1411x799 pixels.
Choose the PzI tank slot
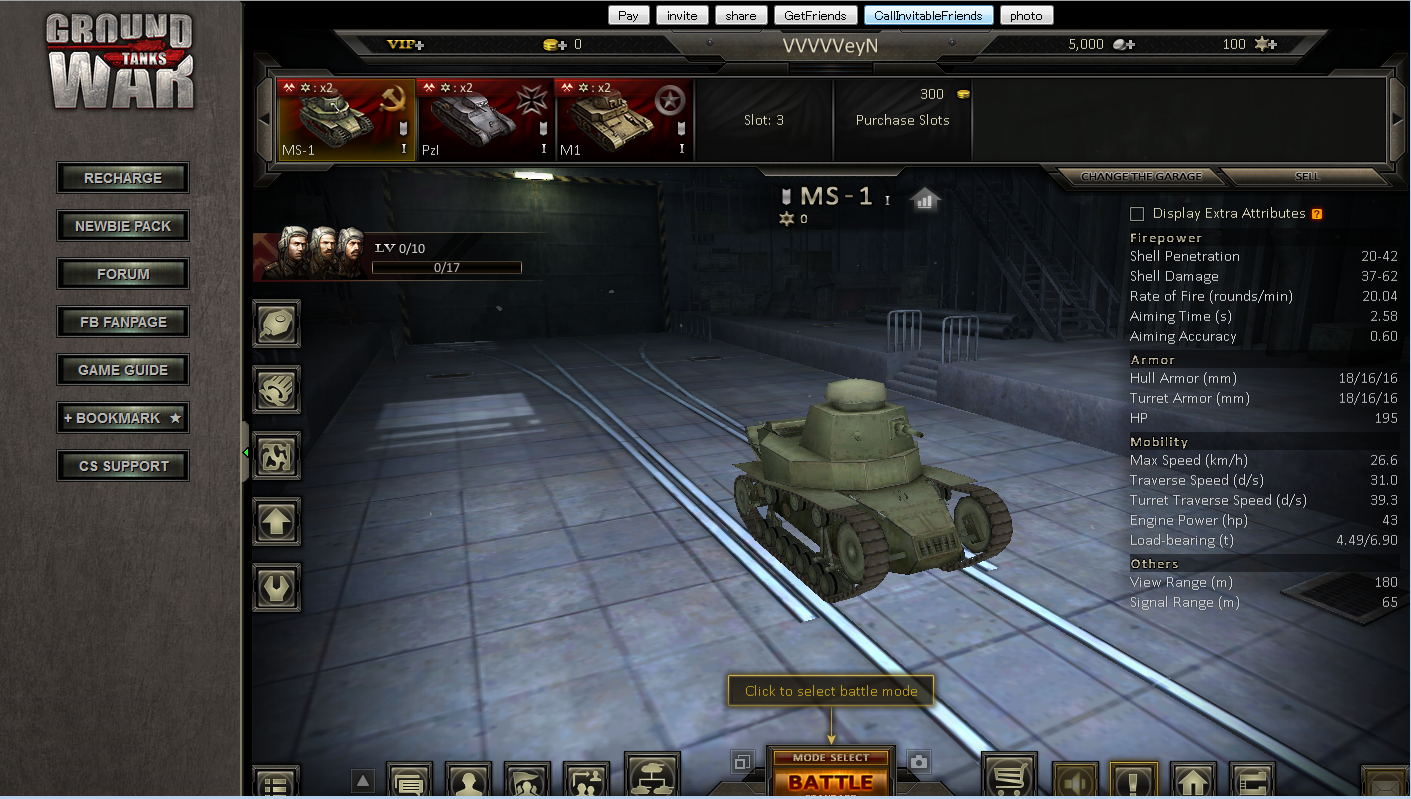[x=485, y=120]
